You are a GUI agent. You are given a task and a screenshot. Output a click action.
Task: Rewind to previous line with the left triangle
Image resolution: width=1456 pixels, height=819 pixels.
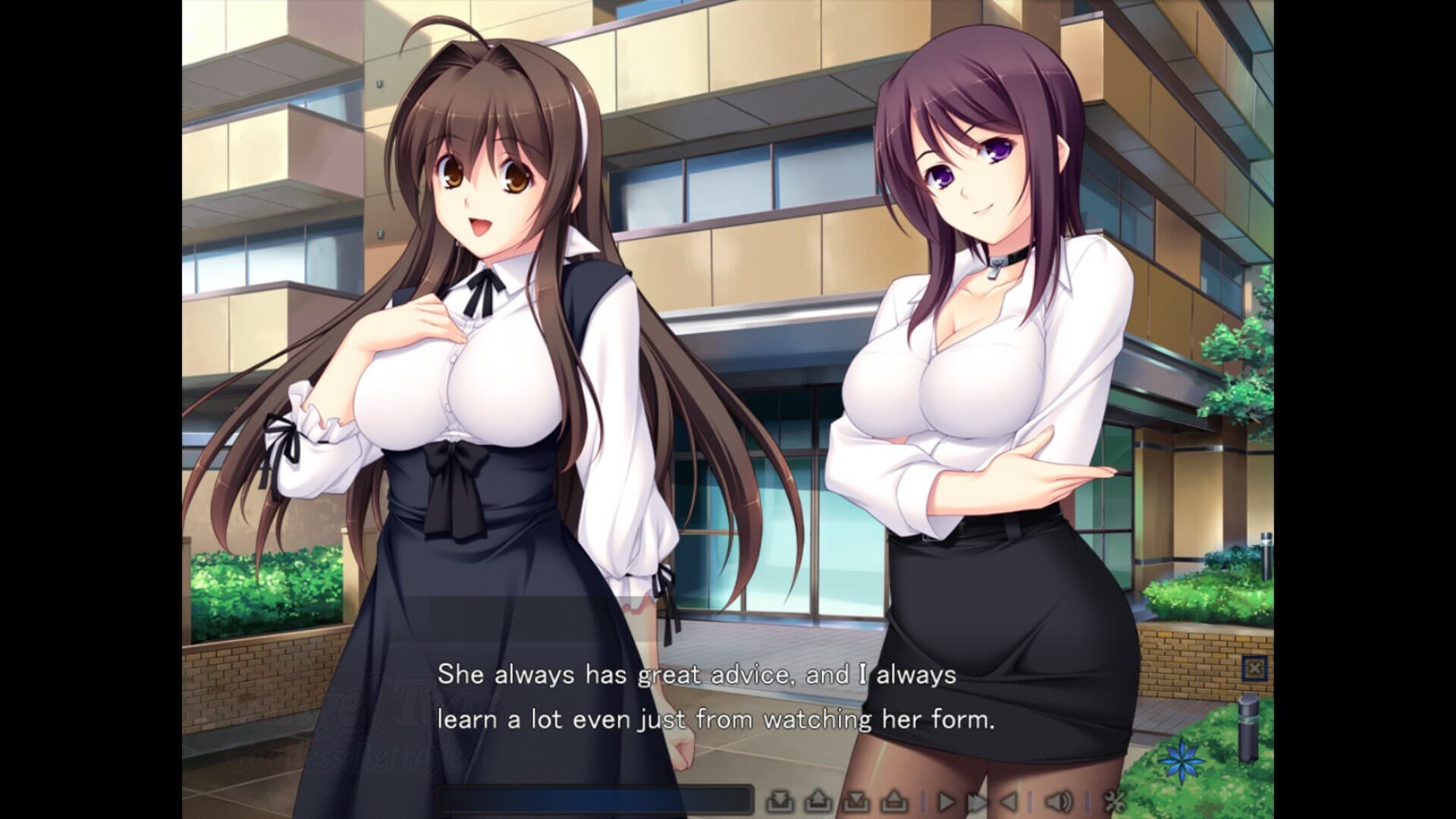[1009, 802]
